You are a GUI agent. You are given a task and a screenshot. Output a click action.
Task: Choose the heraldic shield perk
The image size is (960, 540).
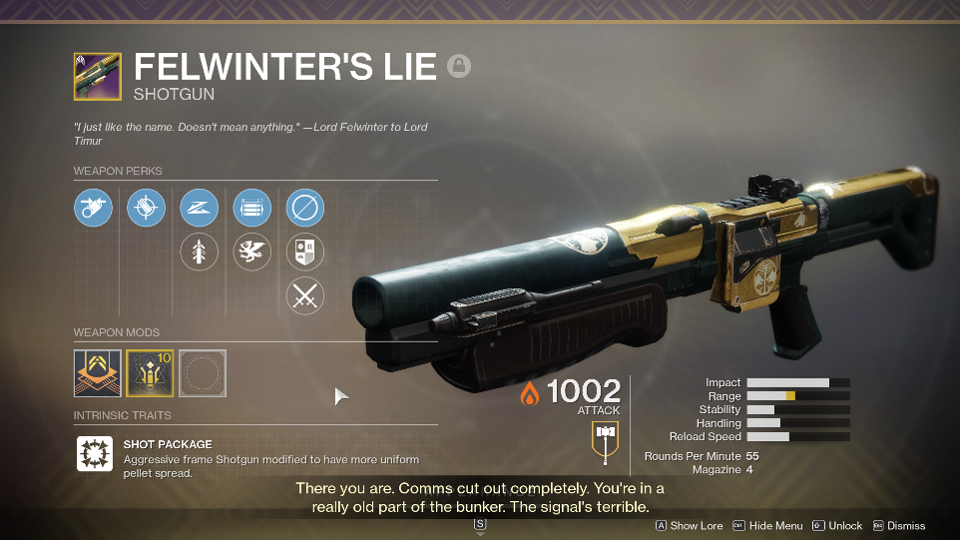pyautogui.click(x=305, y=252)
